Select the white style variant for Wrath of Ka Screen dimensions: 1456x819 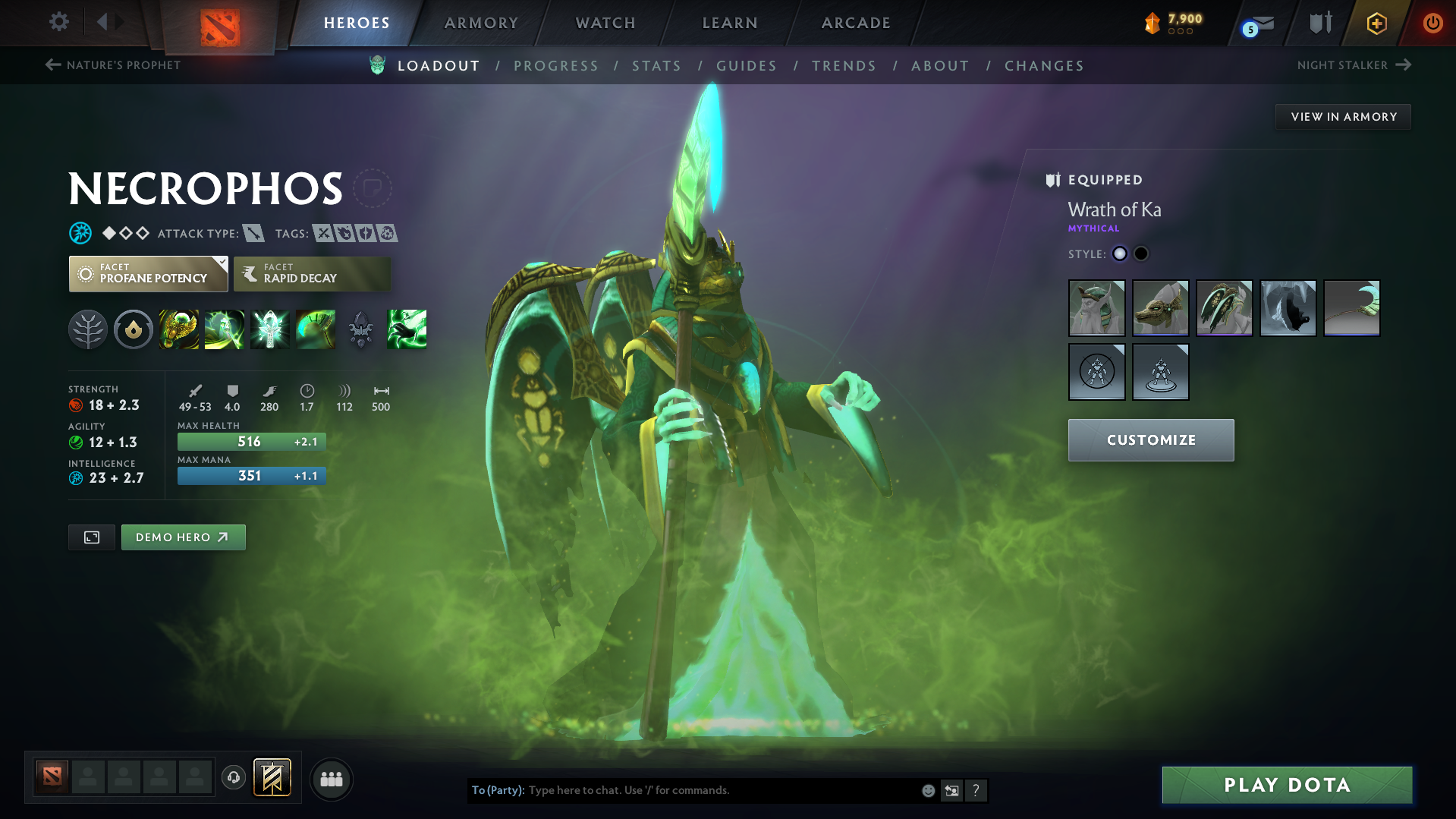point(1120,254)
